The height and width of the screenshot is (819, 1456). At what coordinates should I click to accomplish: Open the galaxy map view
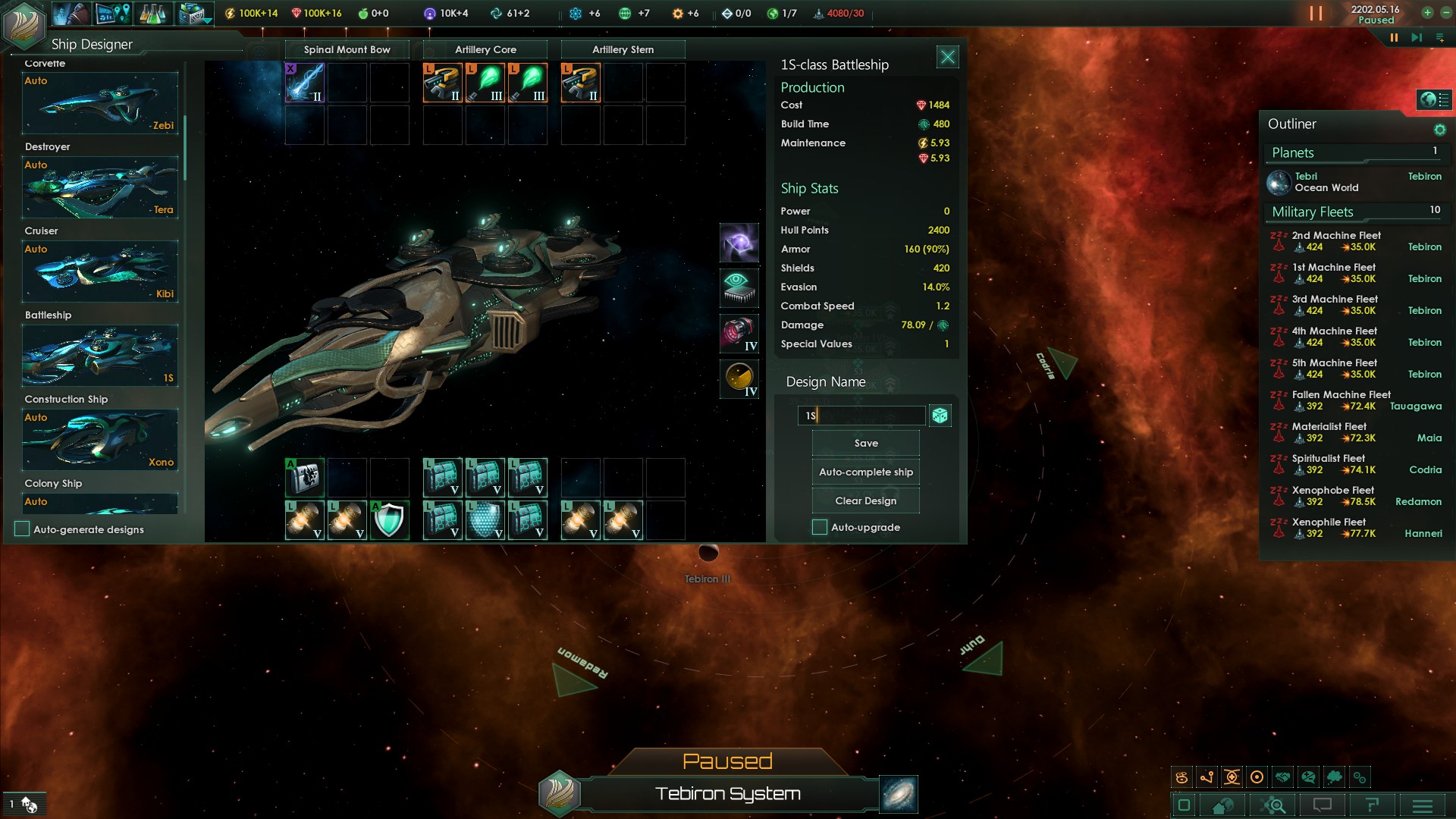(x=899, y=794)
